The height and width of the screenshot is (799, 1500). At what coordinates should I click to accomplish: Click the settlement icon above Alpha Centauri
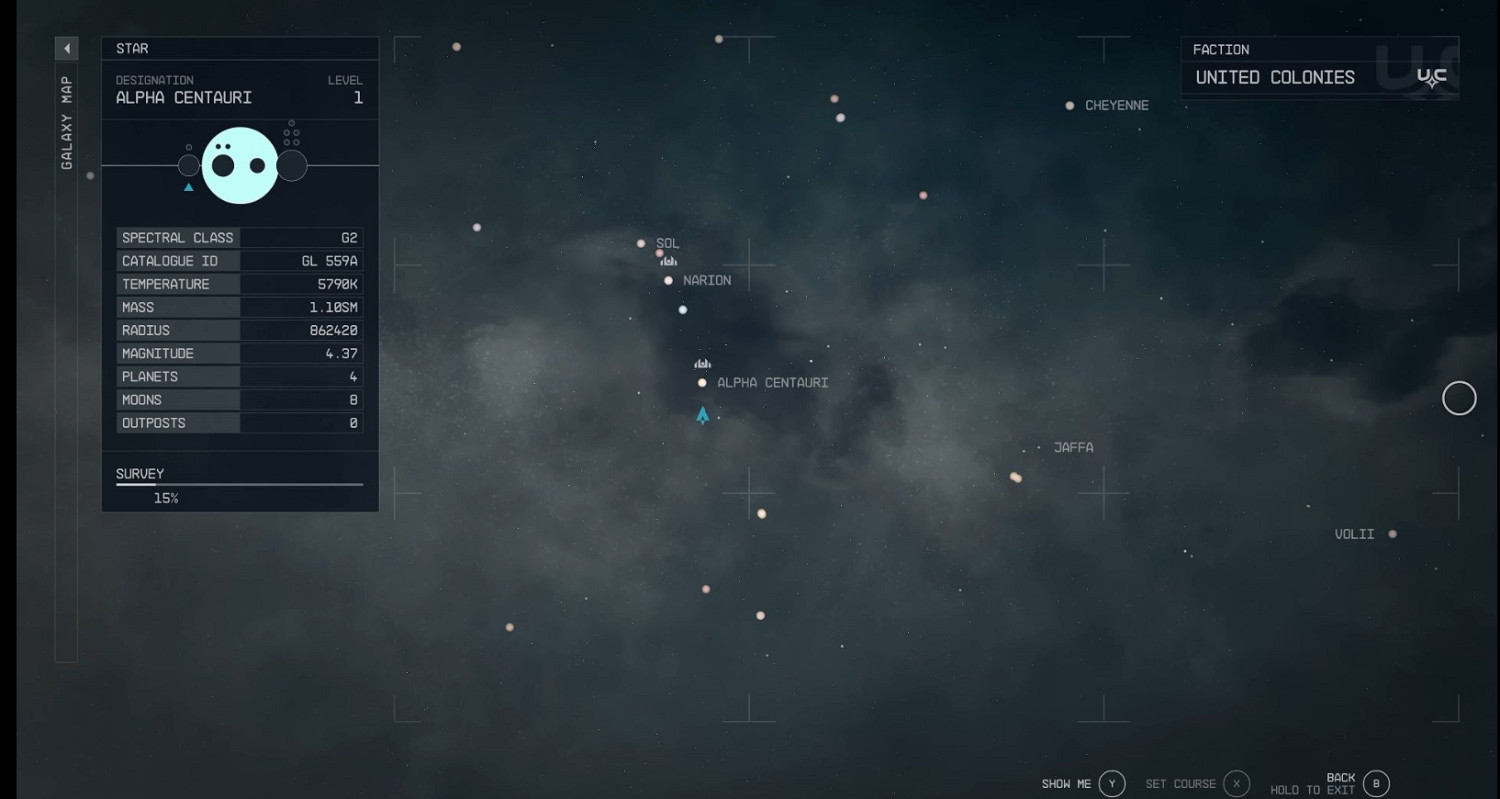(x=702, y=363)
